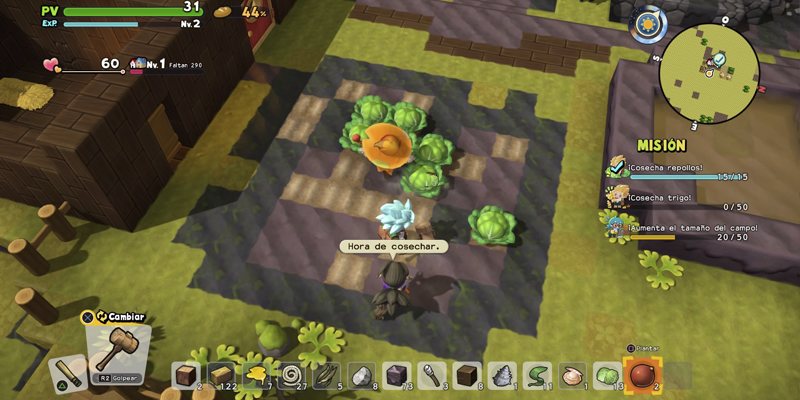Click the pink heart gratitude icon

51,64
